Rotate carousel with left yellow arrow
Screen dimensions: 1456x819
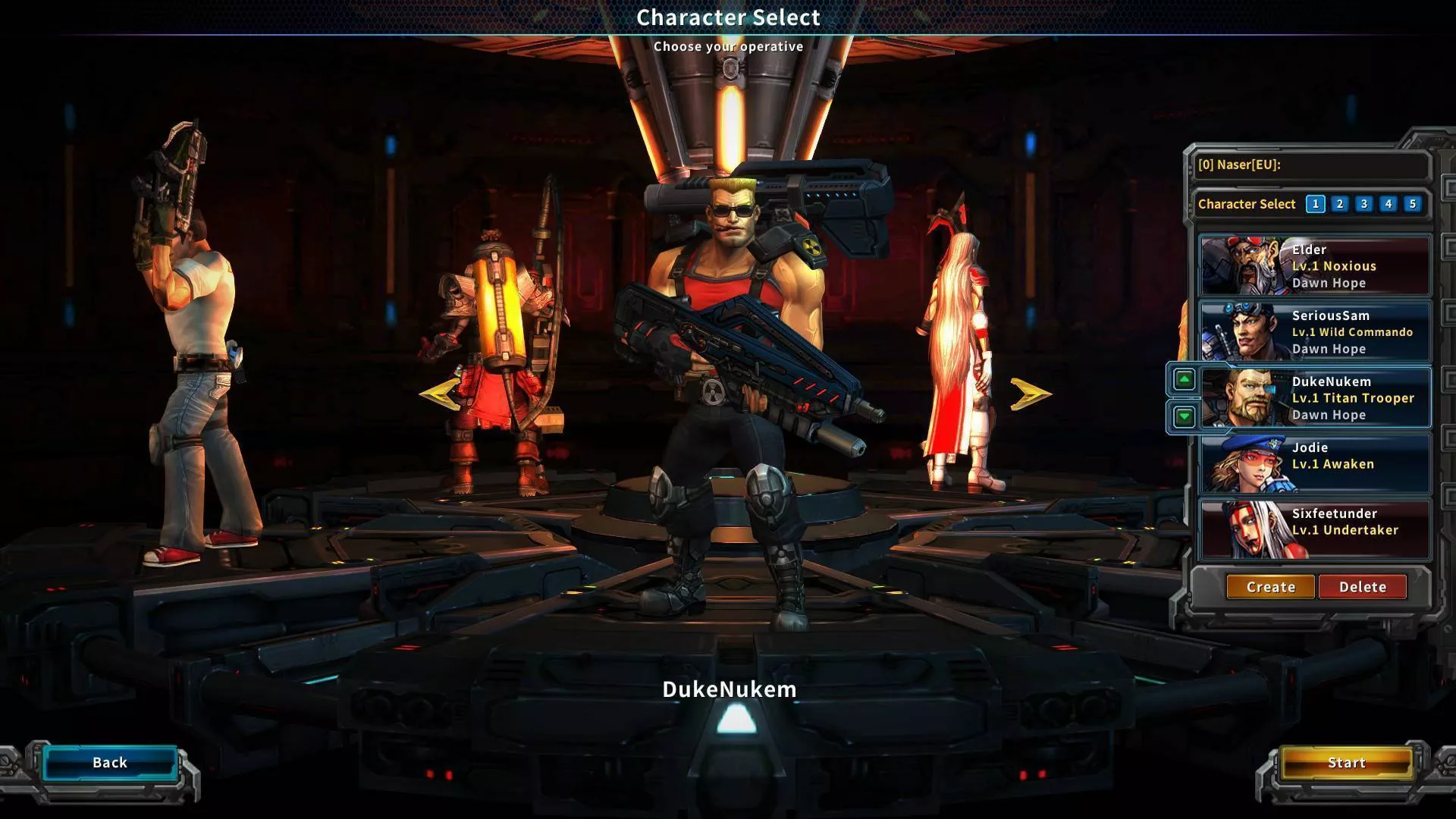(x=438, y=394)
